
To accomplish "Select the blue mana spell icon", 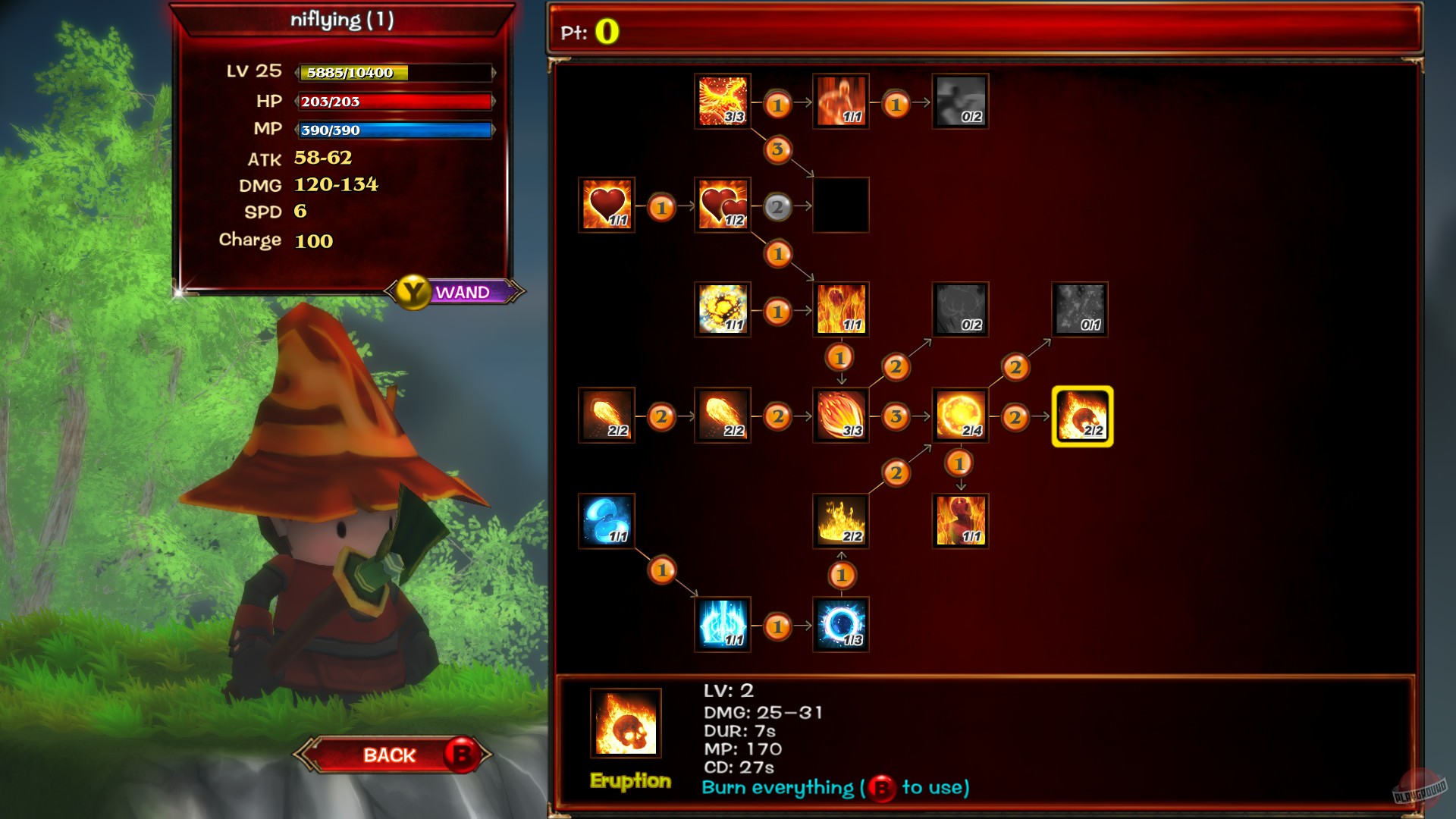I will (605, 519).
